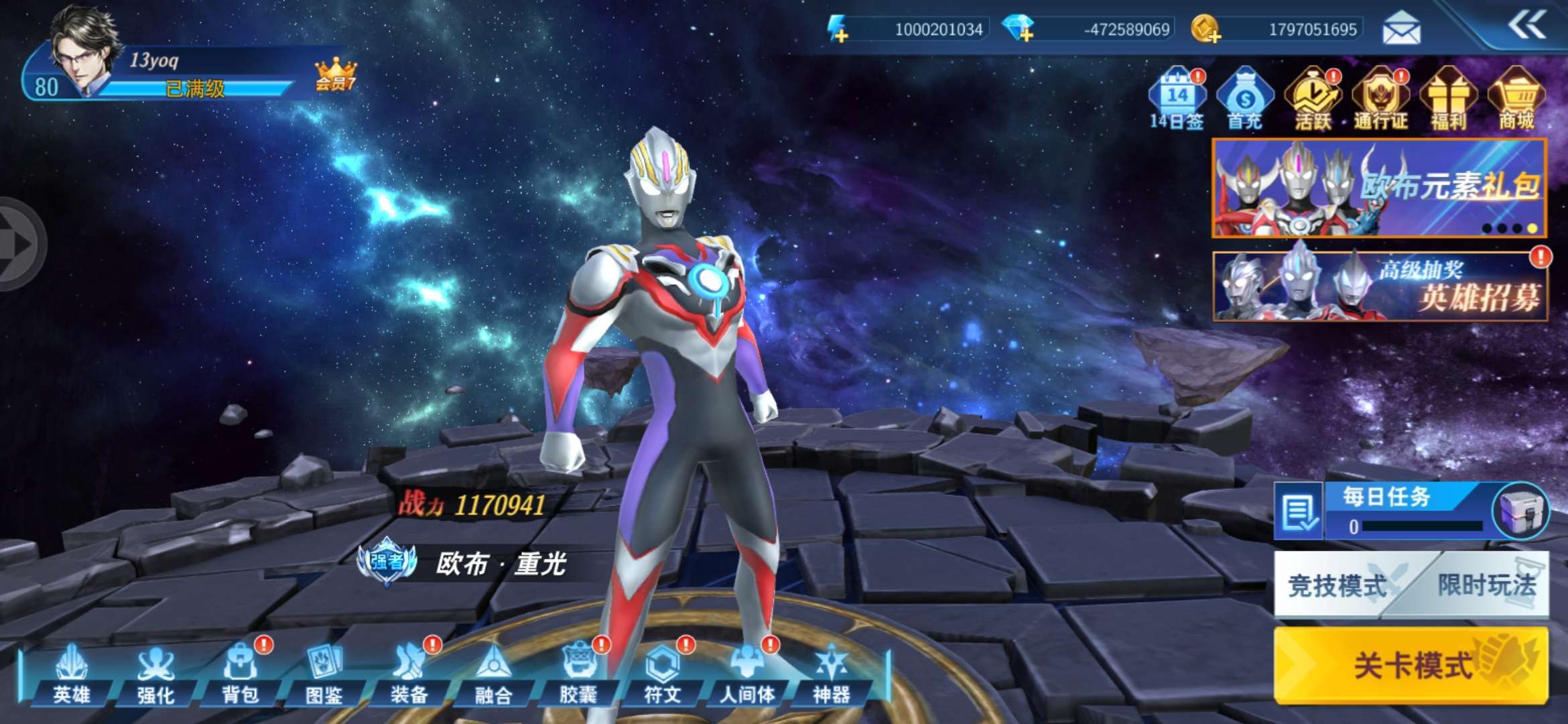
Task: Open the 欧布元素礼包 gift pack banner
Action: [x=1379, y=188]
